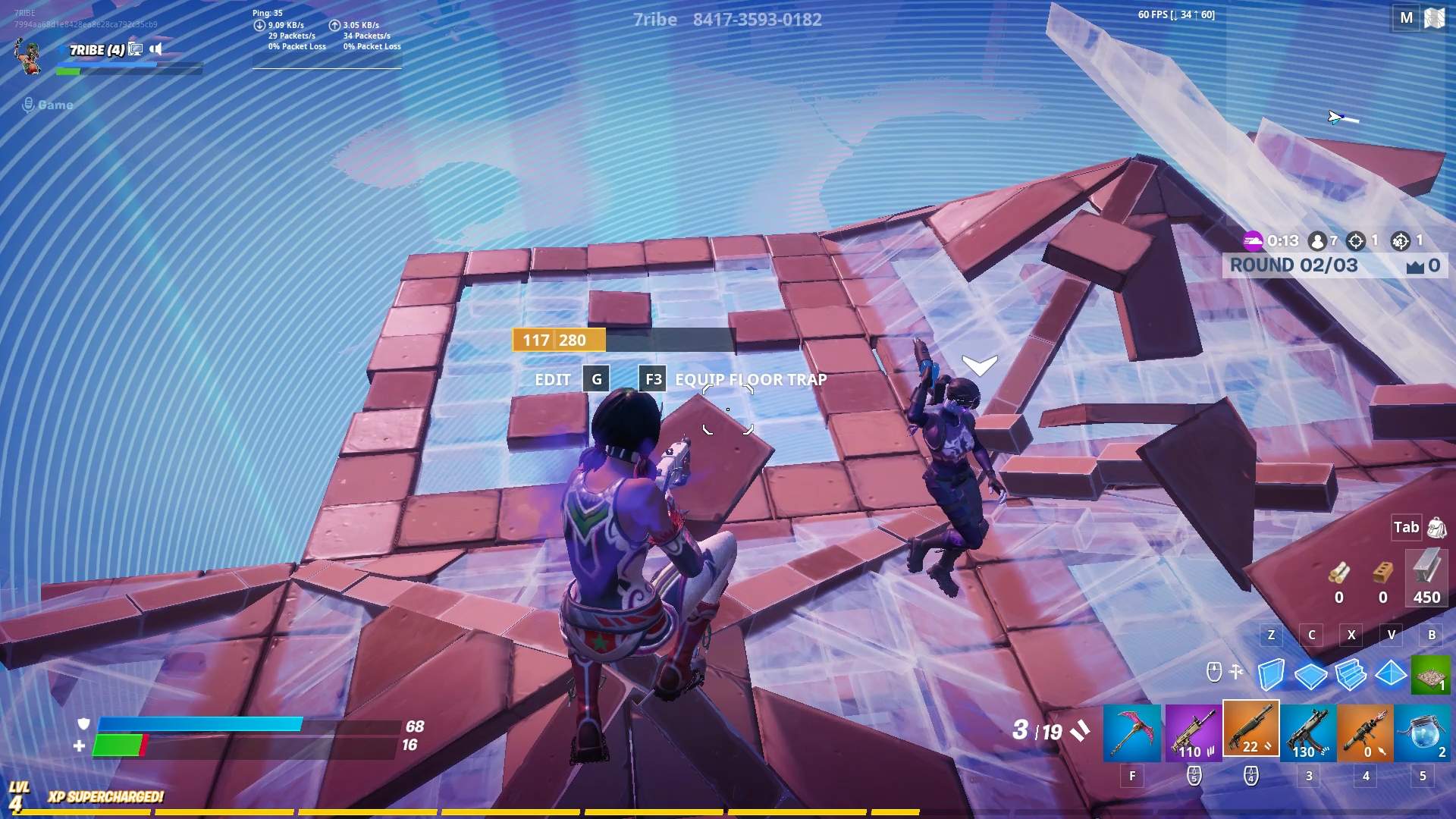
Task: Select the pink pickaxe in the hotbar
Action: (x=1133, y=730)
